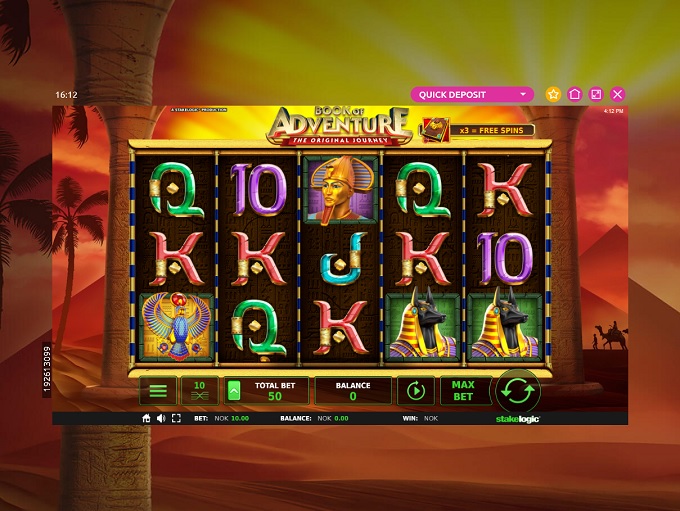
Task: Toggle sound with the speaker icon
Action: 161,419
